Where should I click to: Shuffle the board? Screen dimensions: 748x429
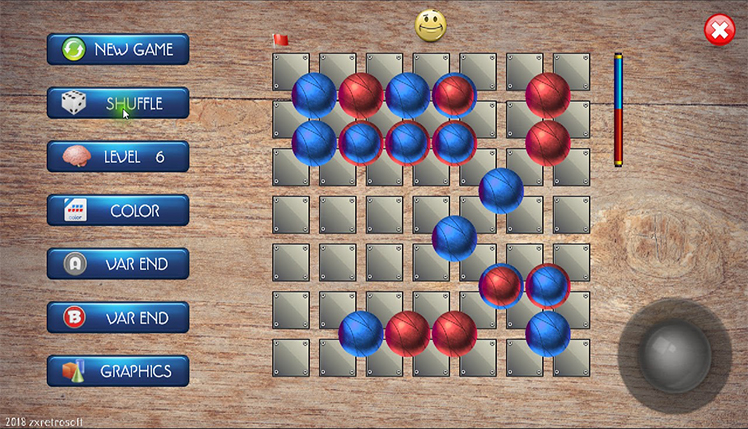coord(118,103)
